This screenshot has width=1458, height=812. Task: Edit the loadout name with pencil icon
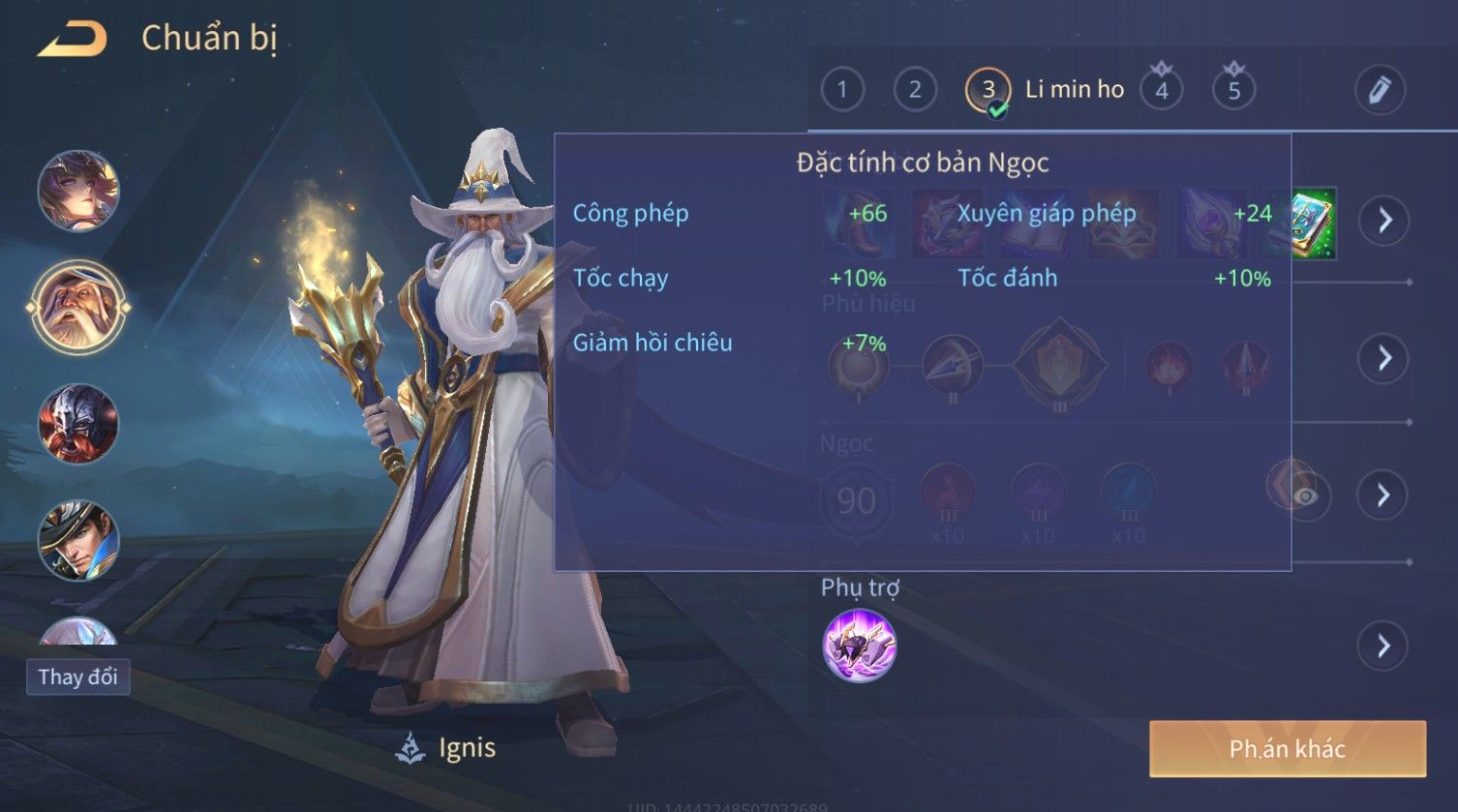coord(1380,90)
